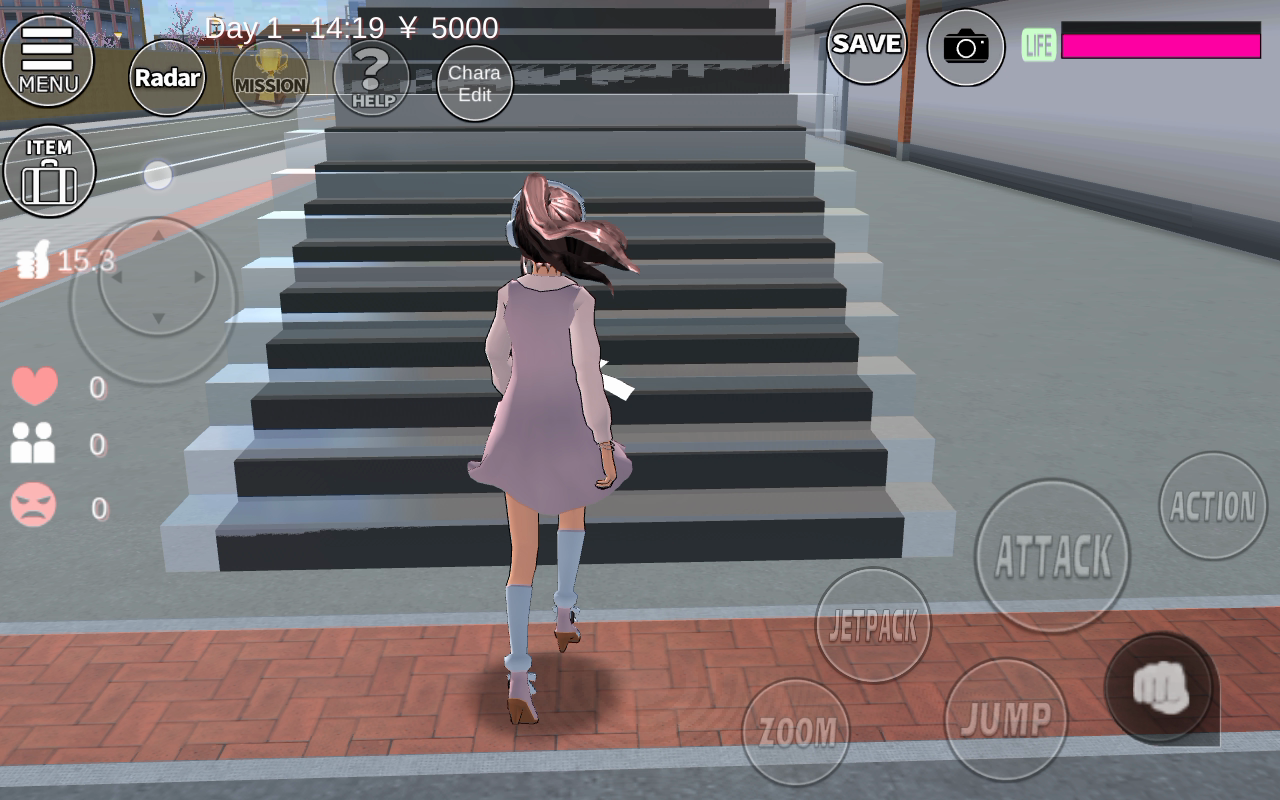1280x800 pixels.
Task: Tap the virtual joystick up arrow
Action: point(157,236)
